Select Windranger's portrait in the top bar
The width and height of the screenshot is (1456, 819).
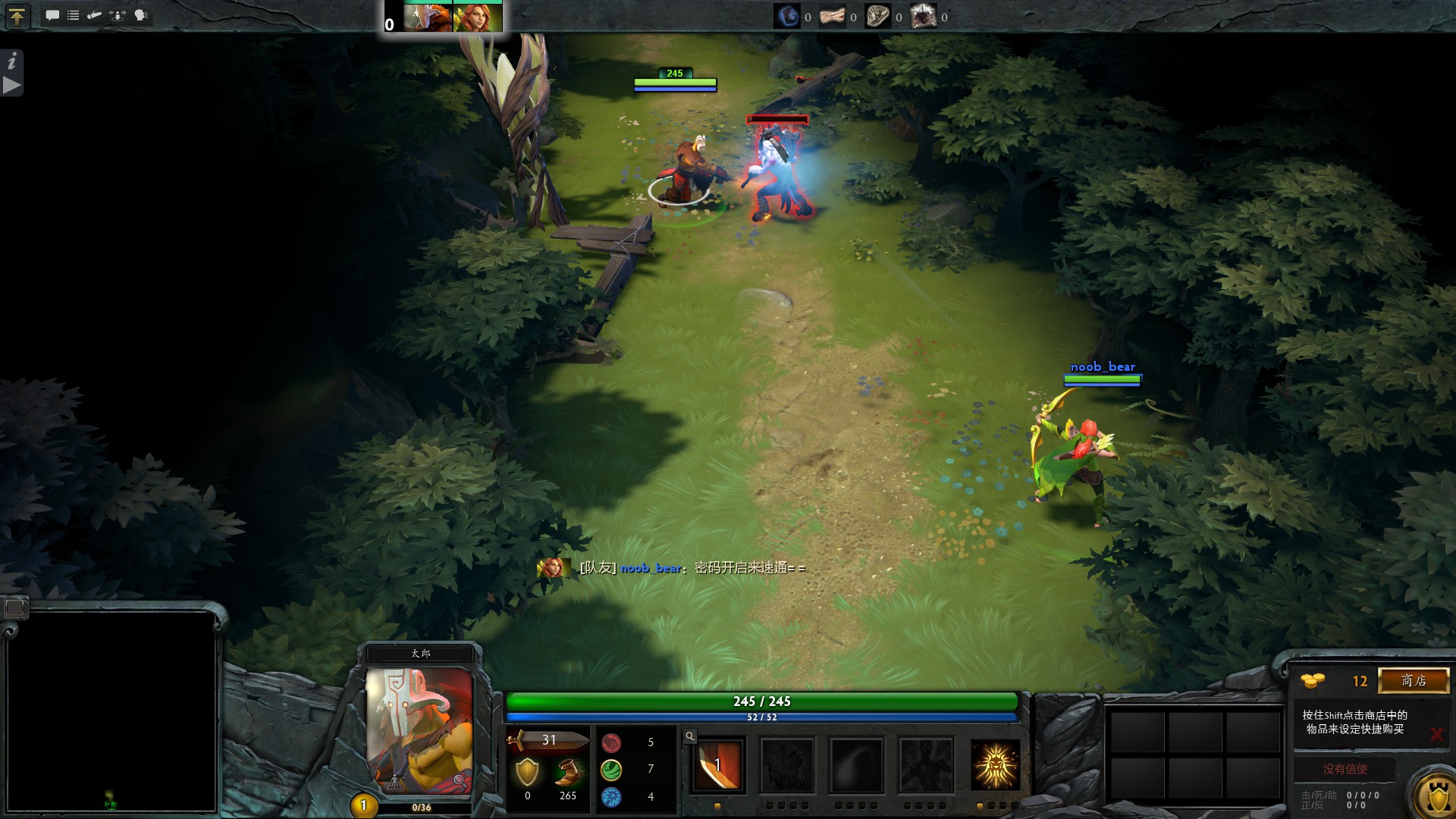[478, 17]
